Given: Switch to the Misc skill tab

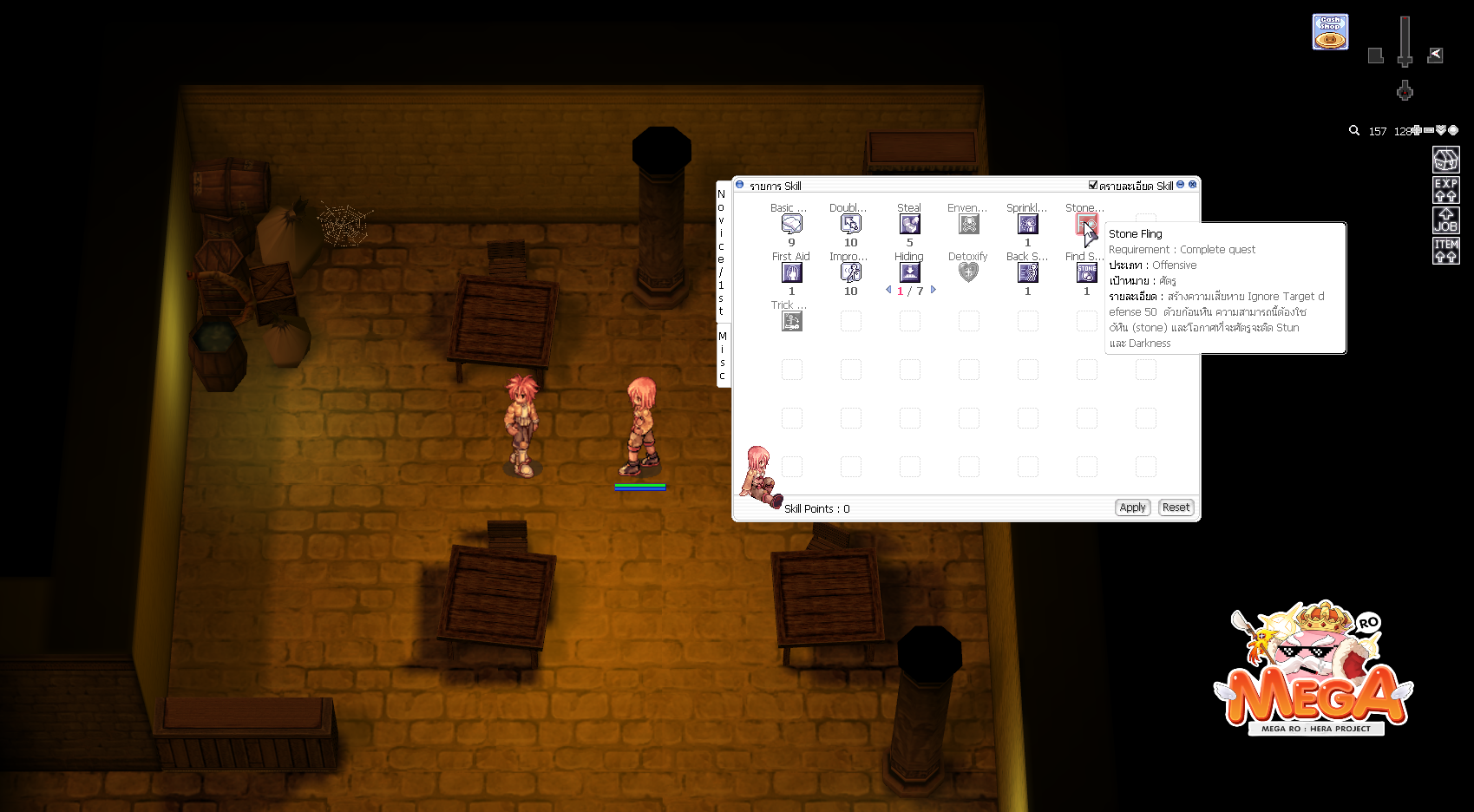Looking at the screenshot, I should point(722,356).
